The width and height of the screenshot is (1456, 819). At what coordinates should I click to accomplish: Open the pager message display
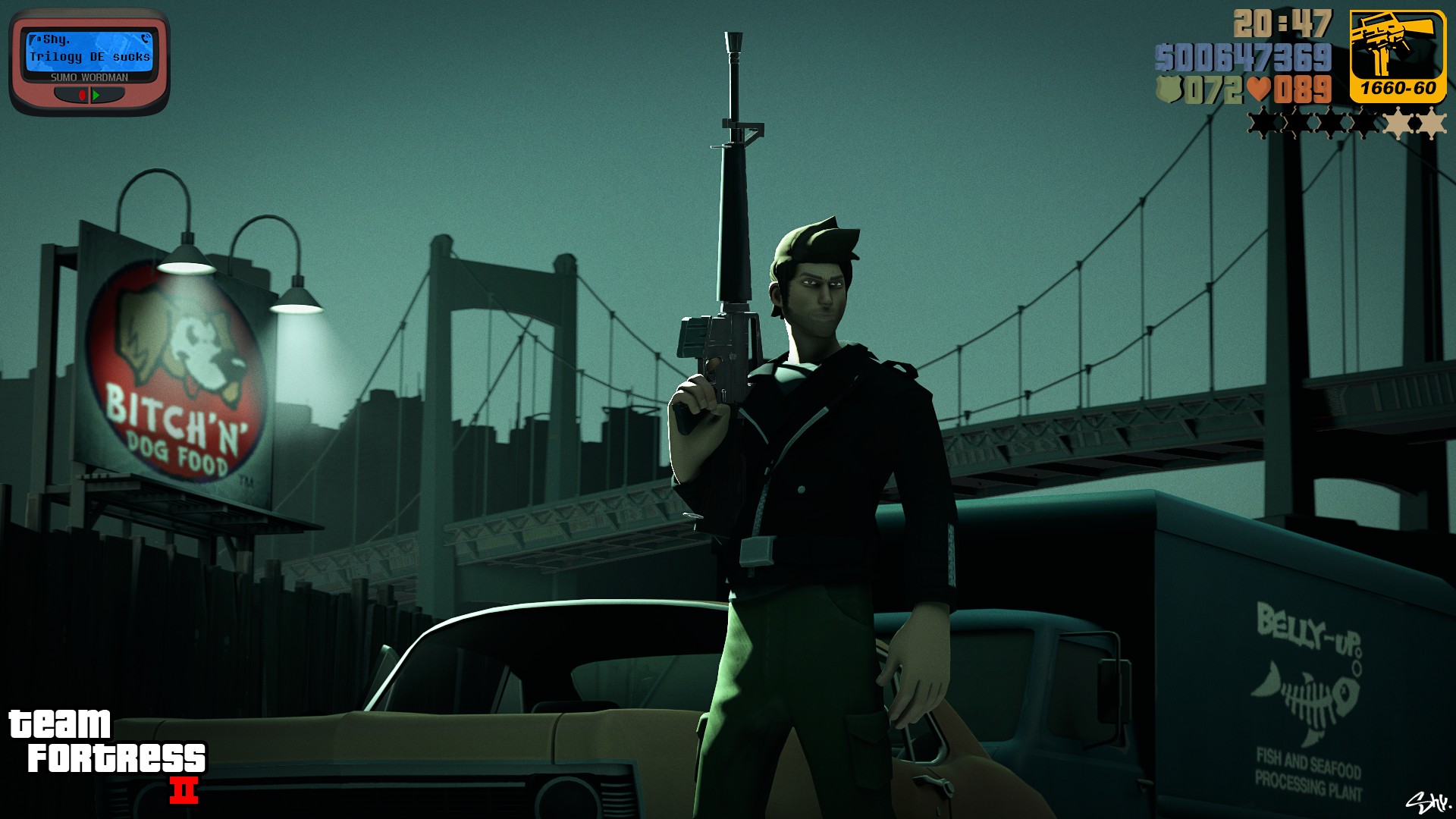89,50
